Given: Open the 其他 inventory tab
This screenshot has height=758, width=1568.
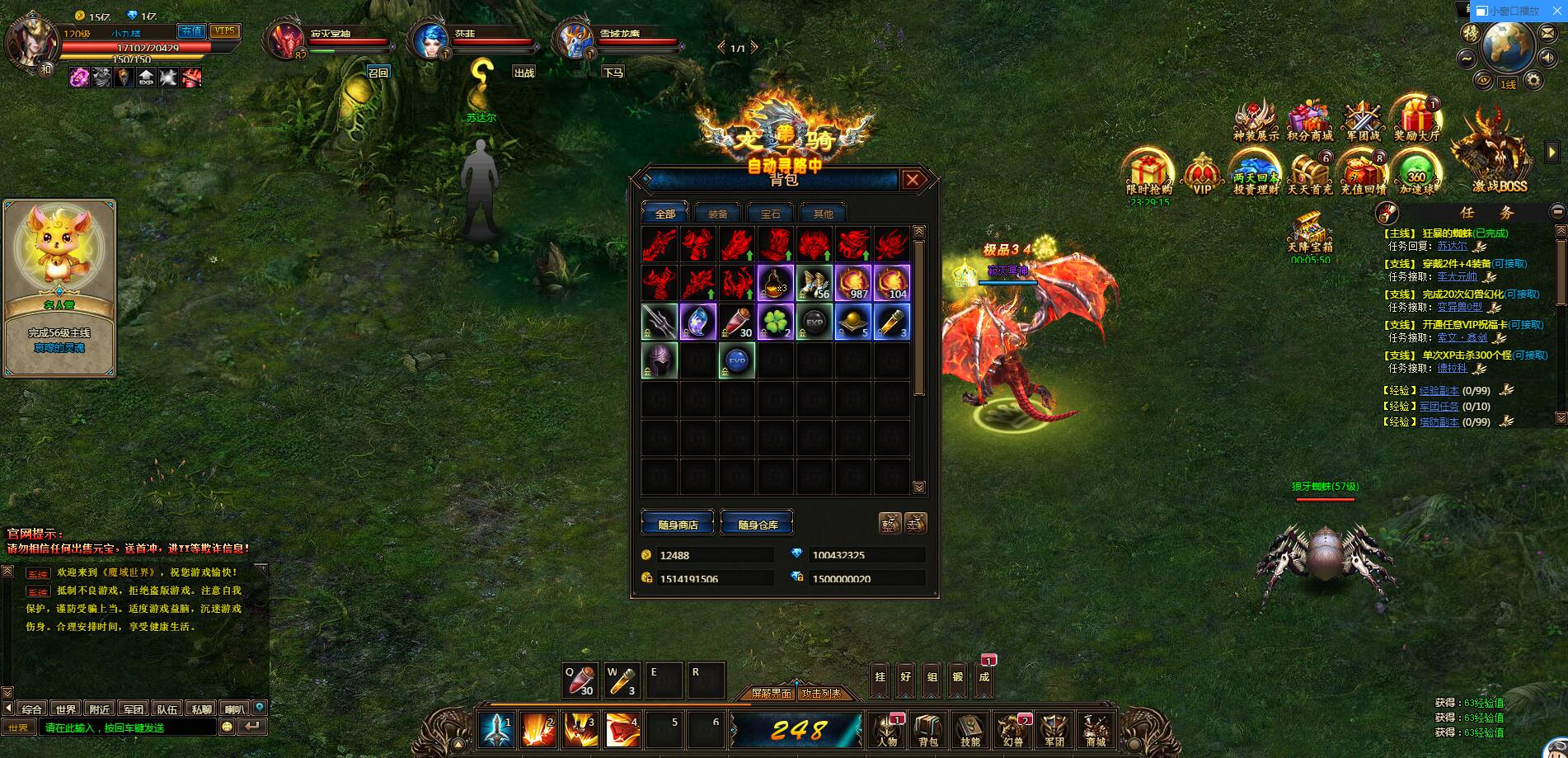Looking at the screenshot, I should pos(823,214).
